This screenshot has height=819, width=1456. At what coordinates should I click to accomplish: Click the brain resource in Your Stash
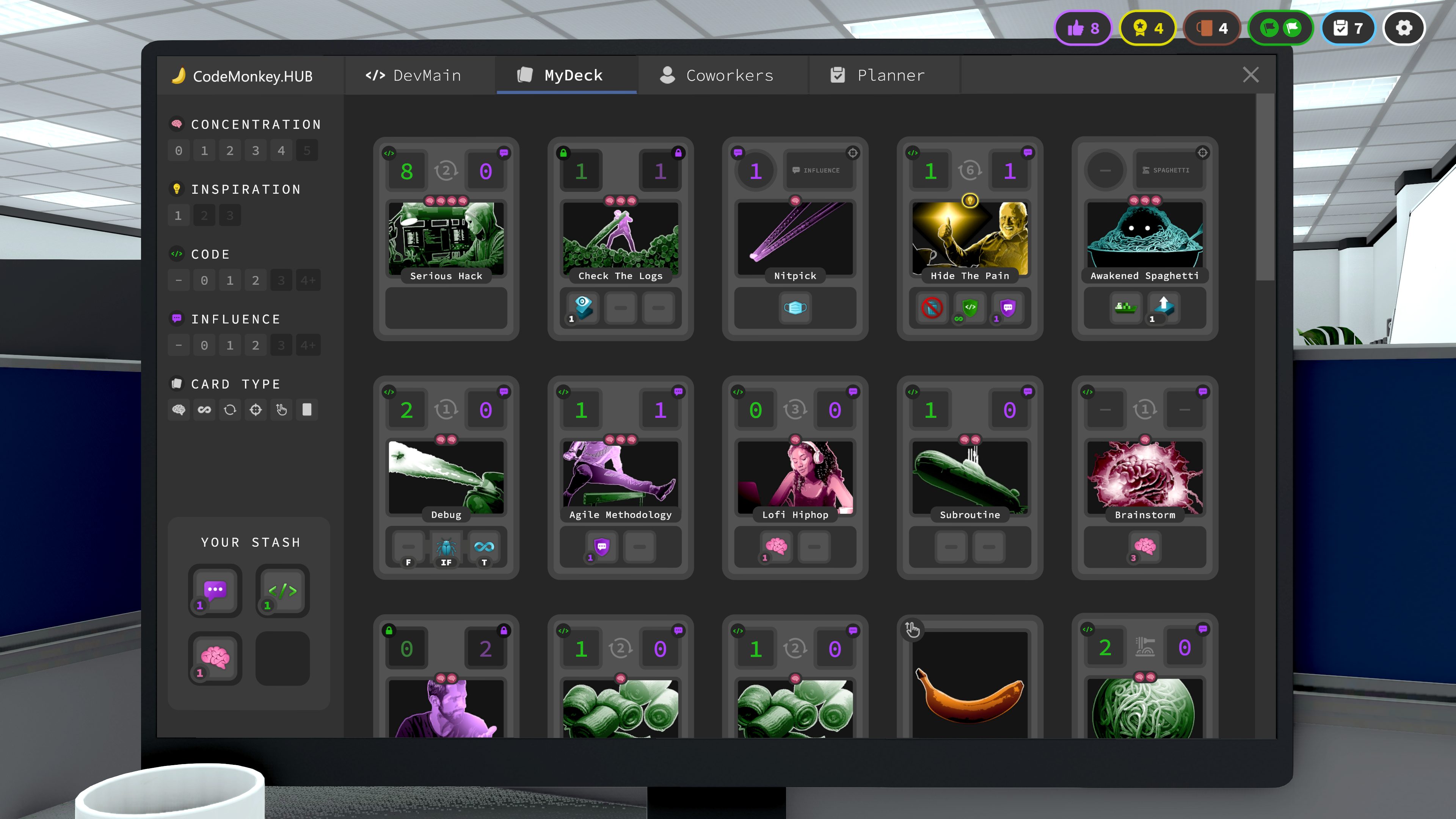215,658
